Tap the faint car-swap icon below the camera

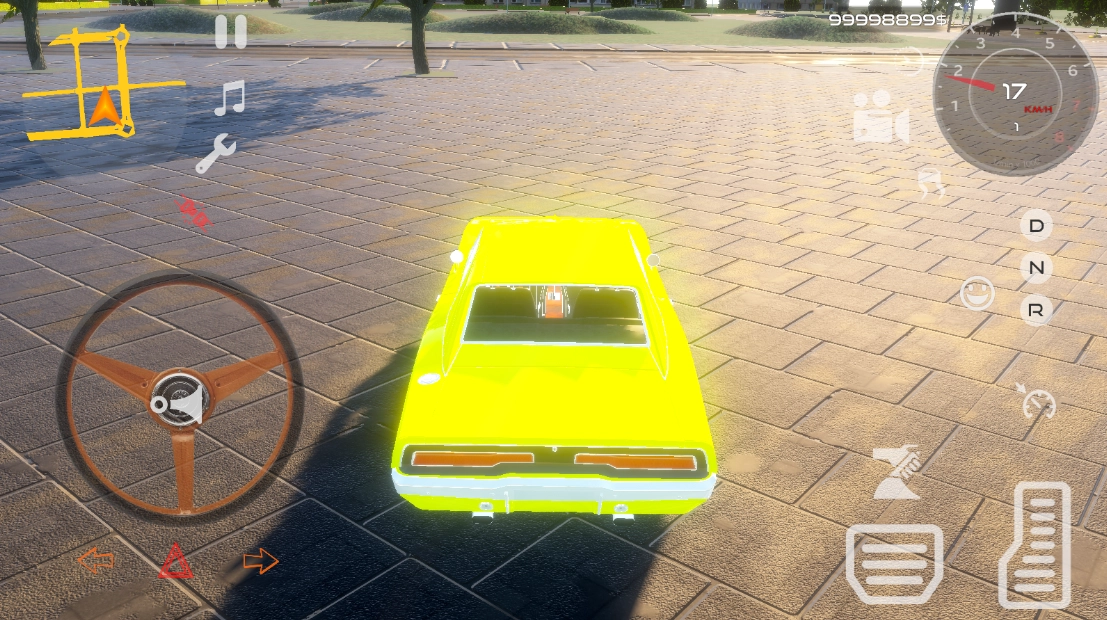(931, 183)
